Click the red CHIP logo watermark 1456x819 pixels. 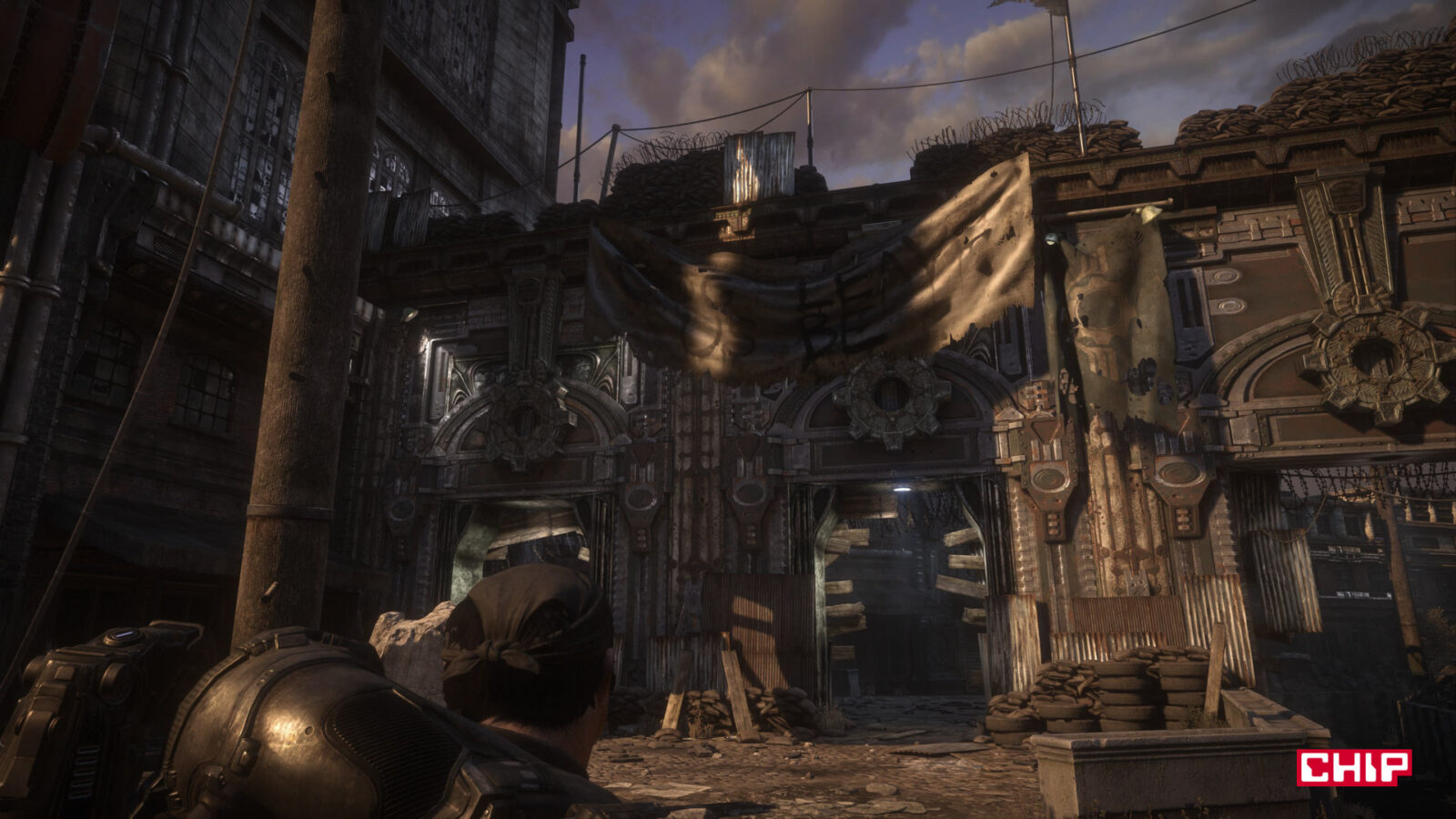(1354, 767)
